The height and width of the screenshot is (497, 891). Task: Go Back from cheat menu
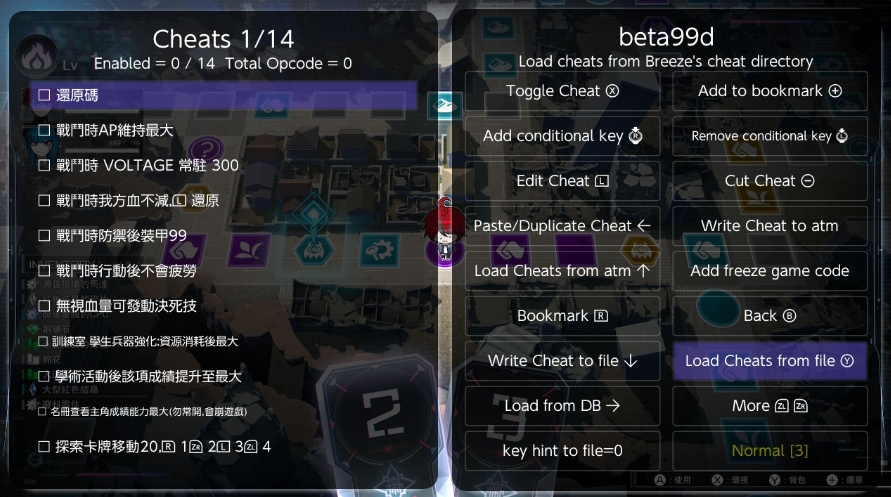769,316
